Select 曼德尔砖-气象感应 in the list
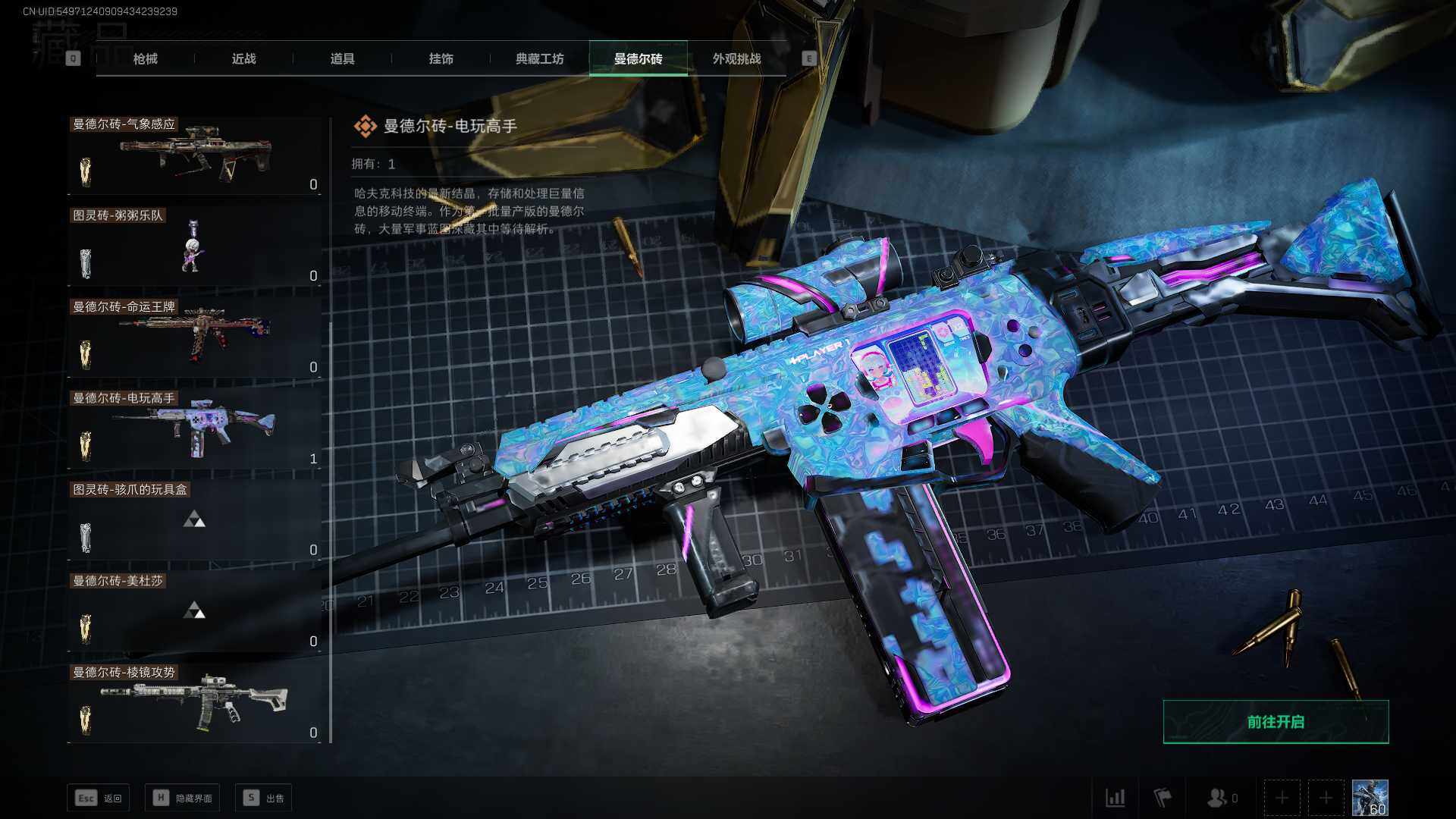 195,155
